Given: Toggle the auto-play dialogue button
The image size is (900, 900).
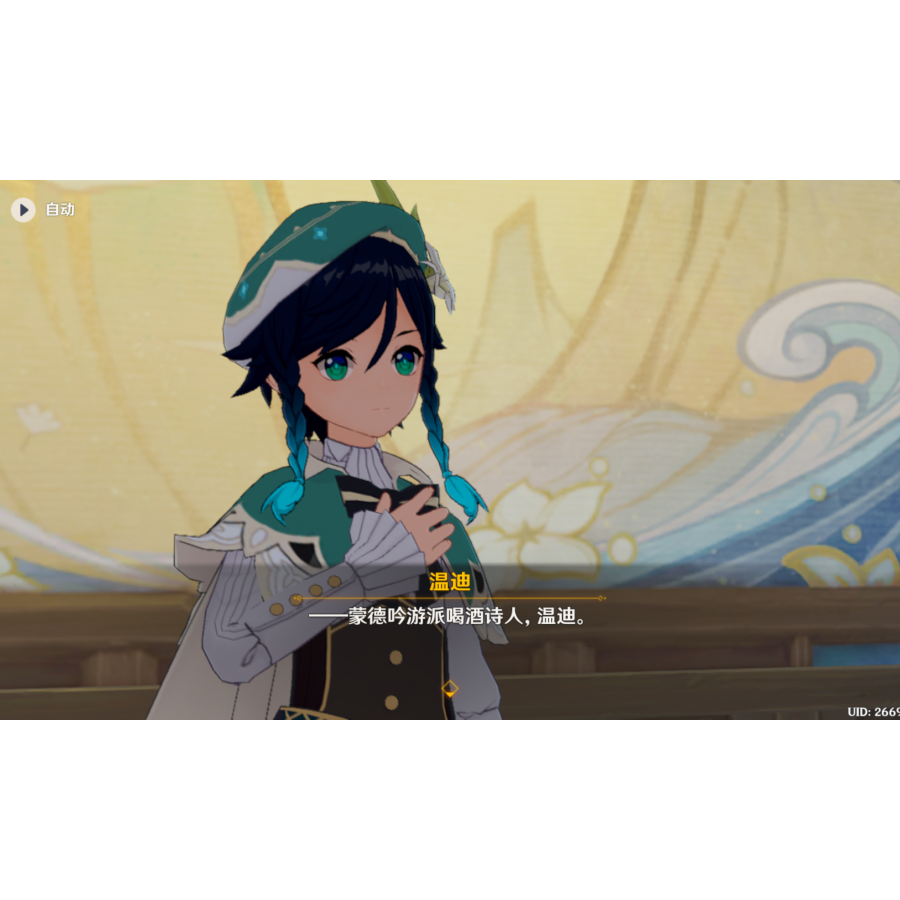Looking at the screenshot, I should click(24, 209).
